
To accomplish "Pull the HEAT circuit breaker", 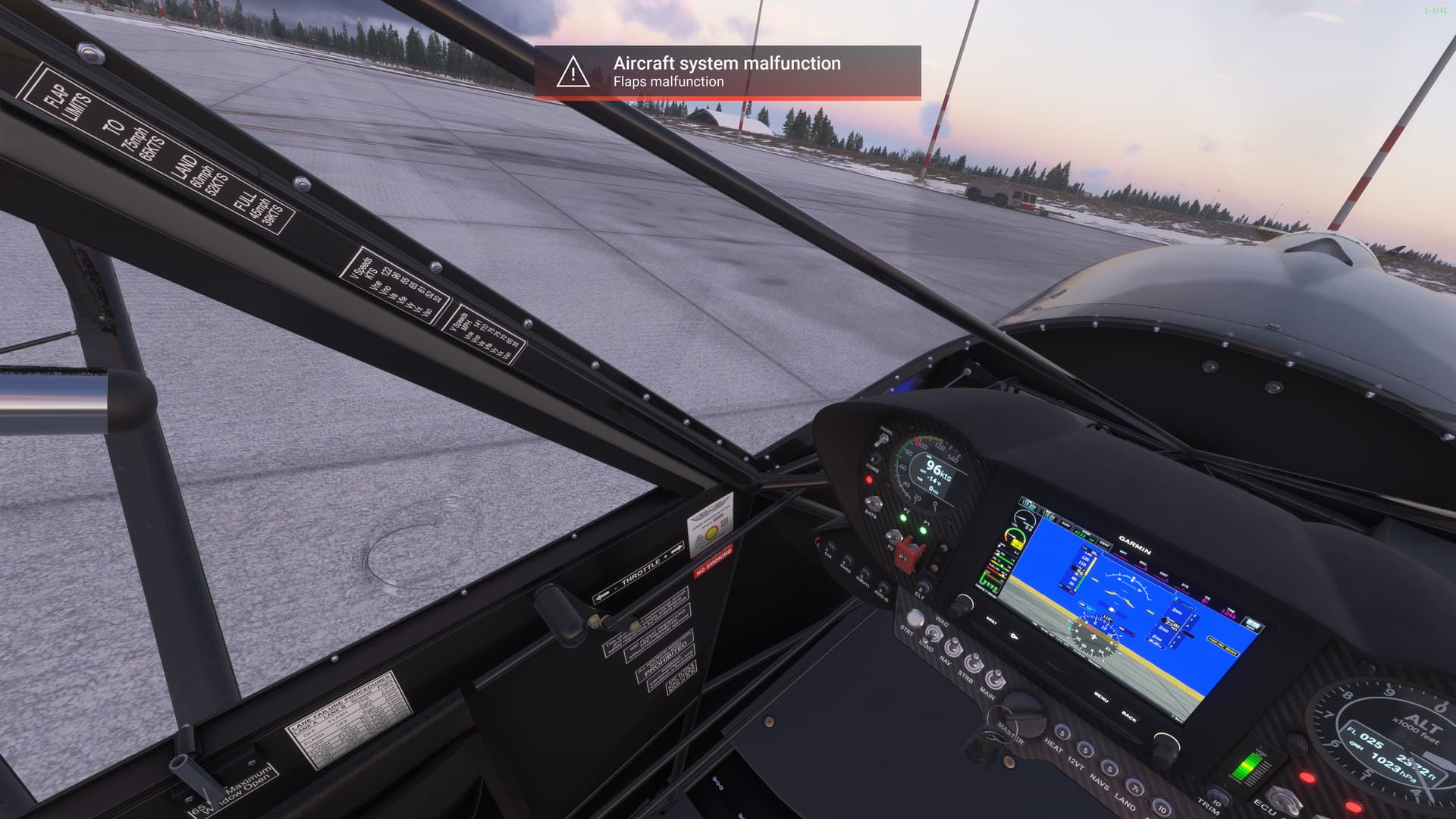I will click(1062, 732).
